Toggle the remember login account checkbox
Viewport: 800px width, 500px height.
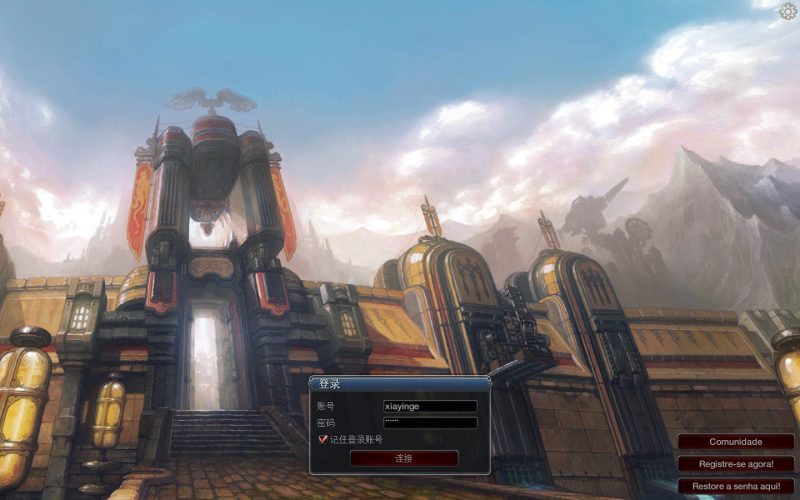323,439
